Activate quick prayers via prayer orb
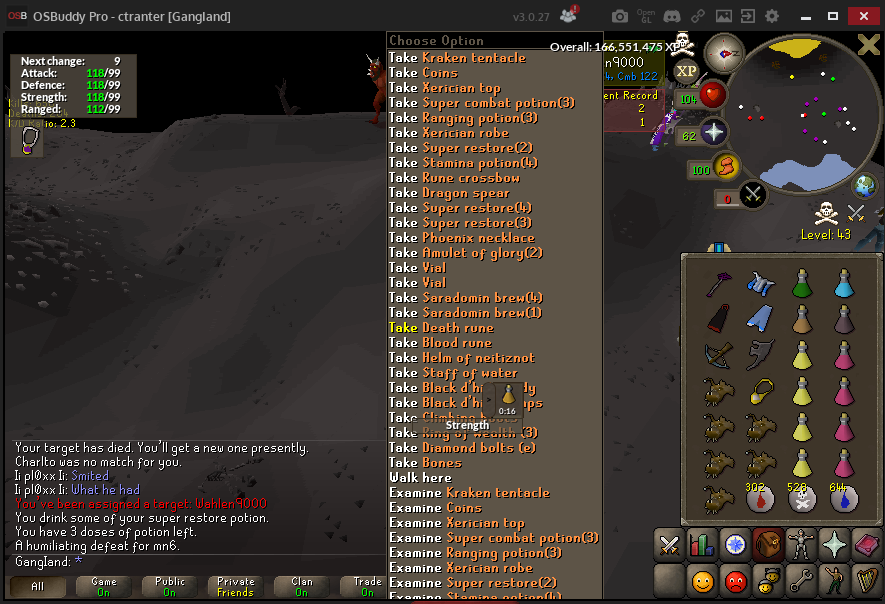The width and height of the screenshot is (885, 604). click(713, 134)
